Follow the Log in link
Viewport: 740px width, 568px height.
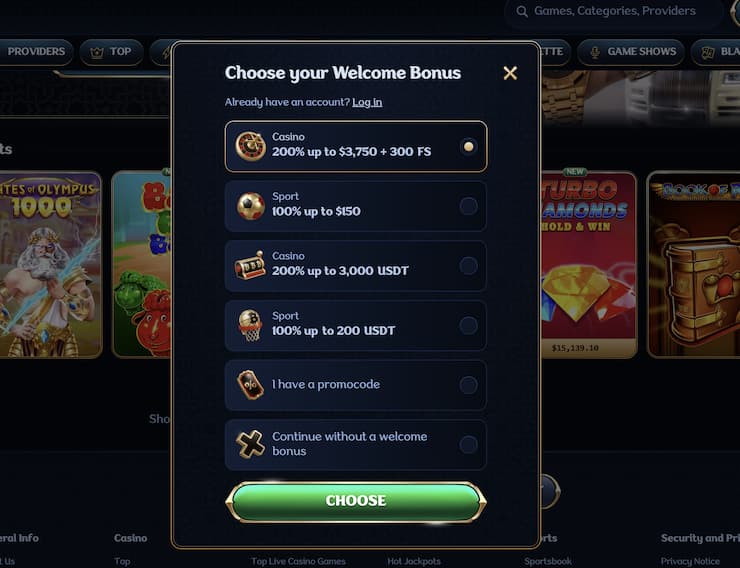[367, 102]
